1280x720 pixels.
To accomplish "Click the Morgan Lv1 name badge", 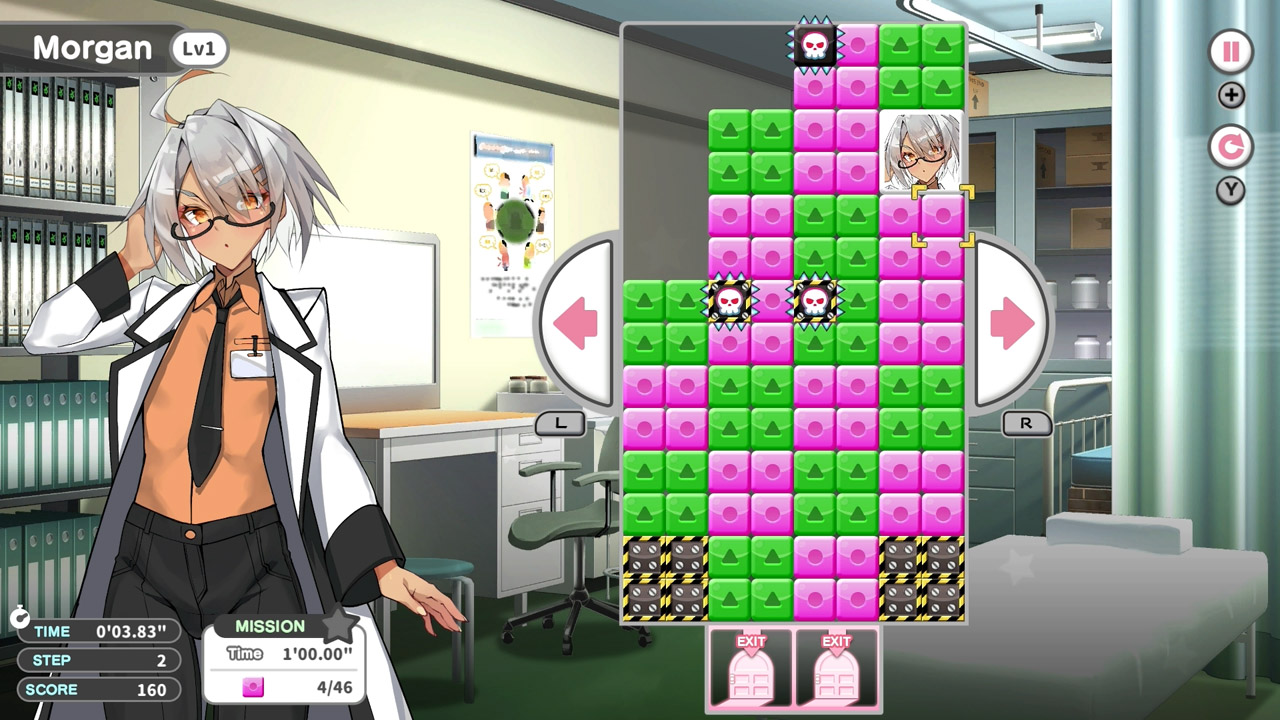I will click(x=120, y=47).
